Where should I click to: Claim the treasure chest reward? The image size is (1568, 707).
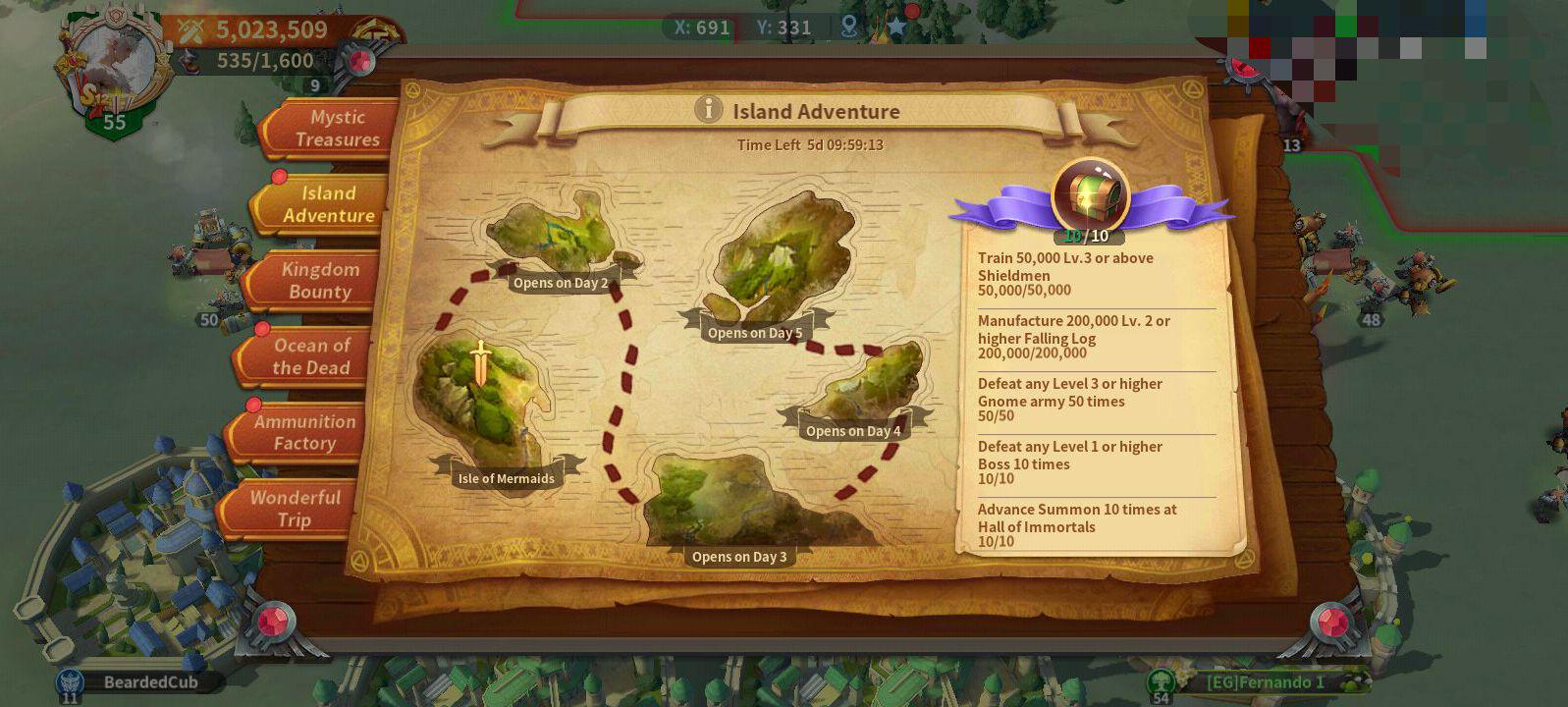(x=1090, y=196)
